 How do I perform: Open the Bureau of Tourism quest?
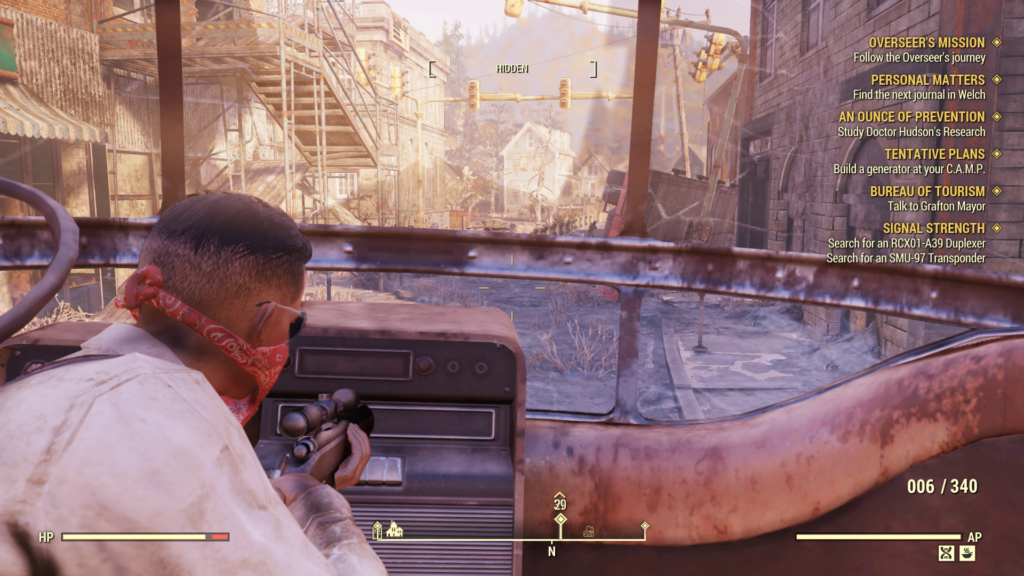coord(927,191)
